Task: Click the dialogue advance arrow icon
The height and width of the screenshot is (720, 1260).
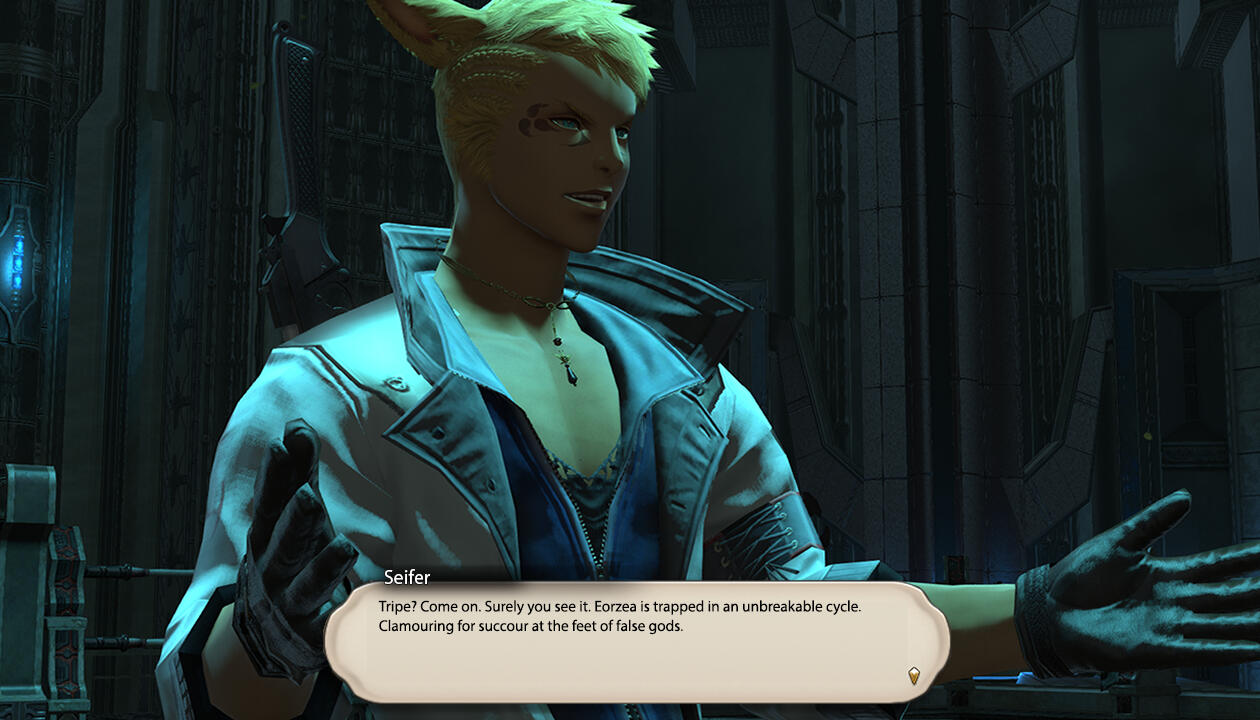Action: pos(913,675)
